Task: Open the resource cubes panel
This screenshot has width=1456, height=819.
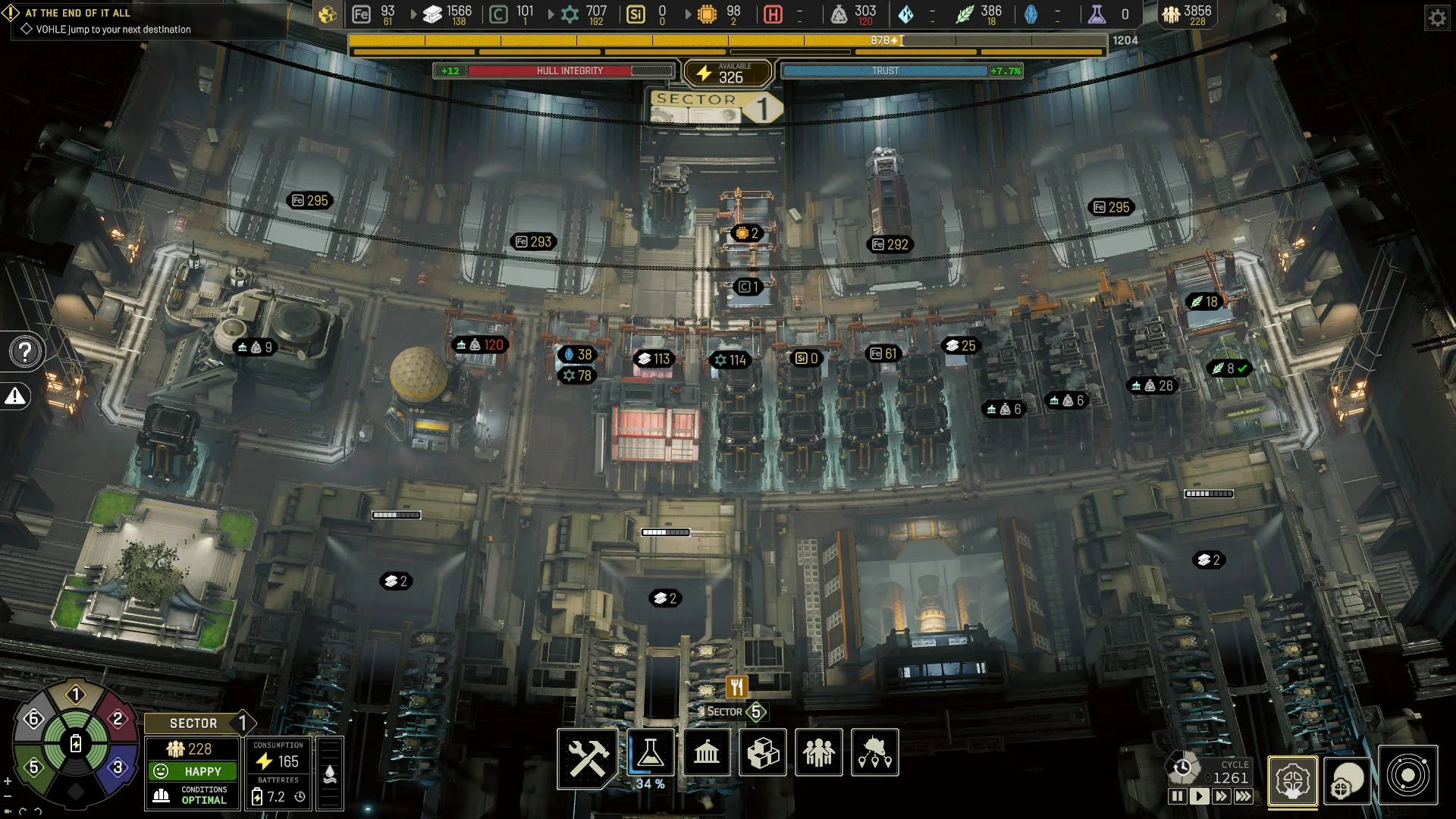Action: coord(763,753)
